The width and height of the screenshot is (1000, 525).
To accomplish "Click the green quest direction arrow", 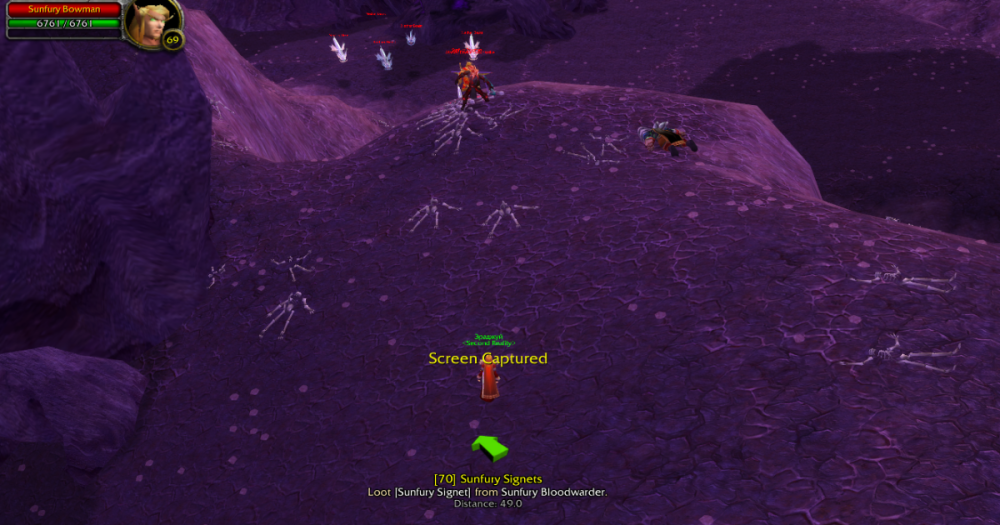I will pos(489,448).
